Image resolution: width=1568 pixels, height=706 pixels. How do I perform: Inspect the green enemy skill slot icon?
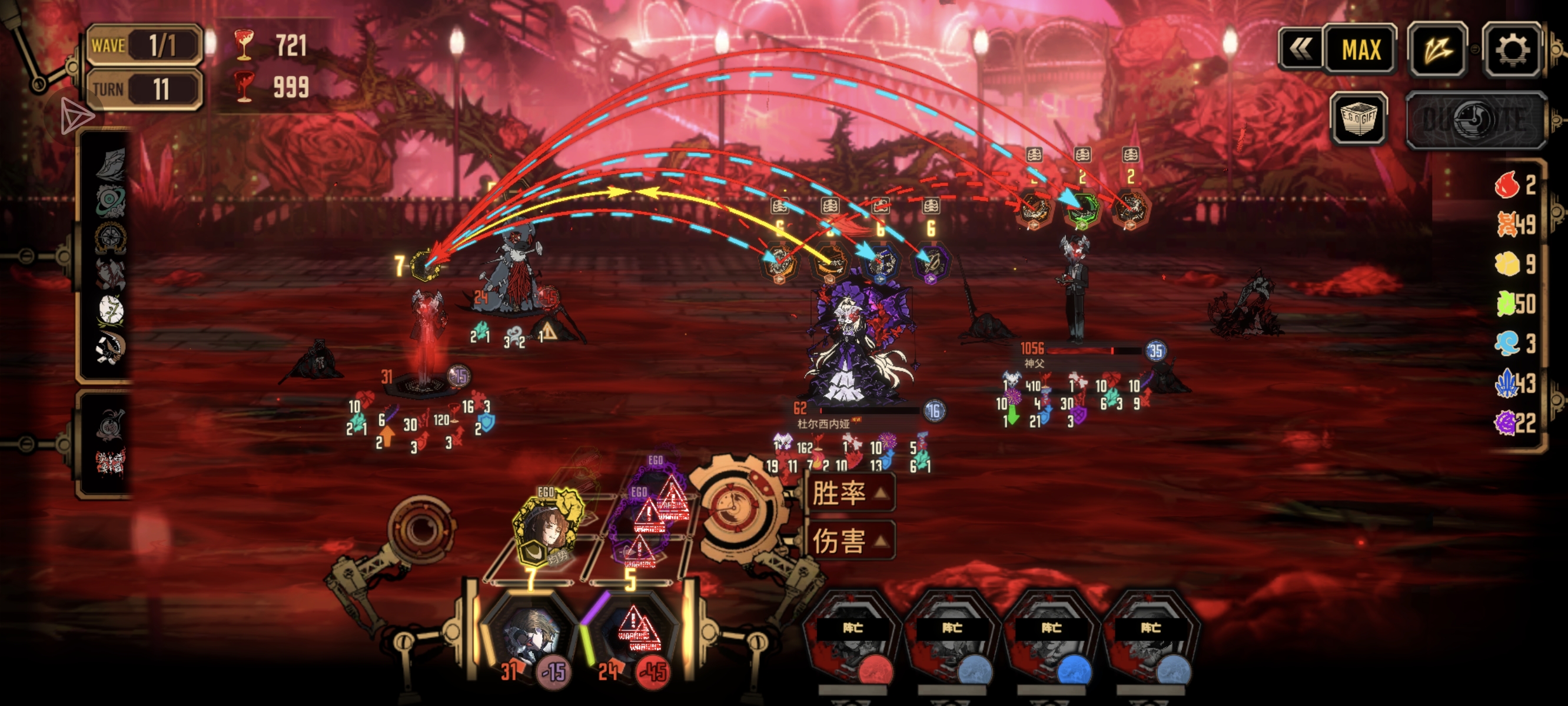[1081, 209]
